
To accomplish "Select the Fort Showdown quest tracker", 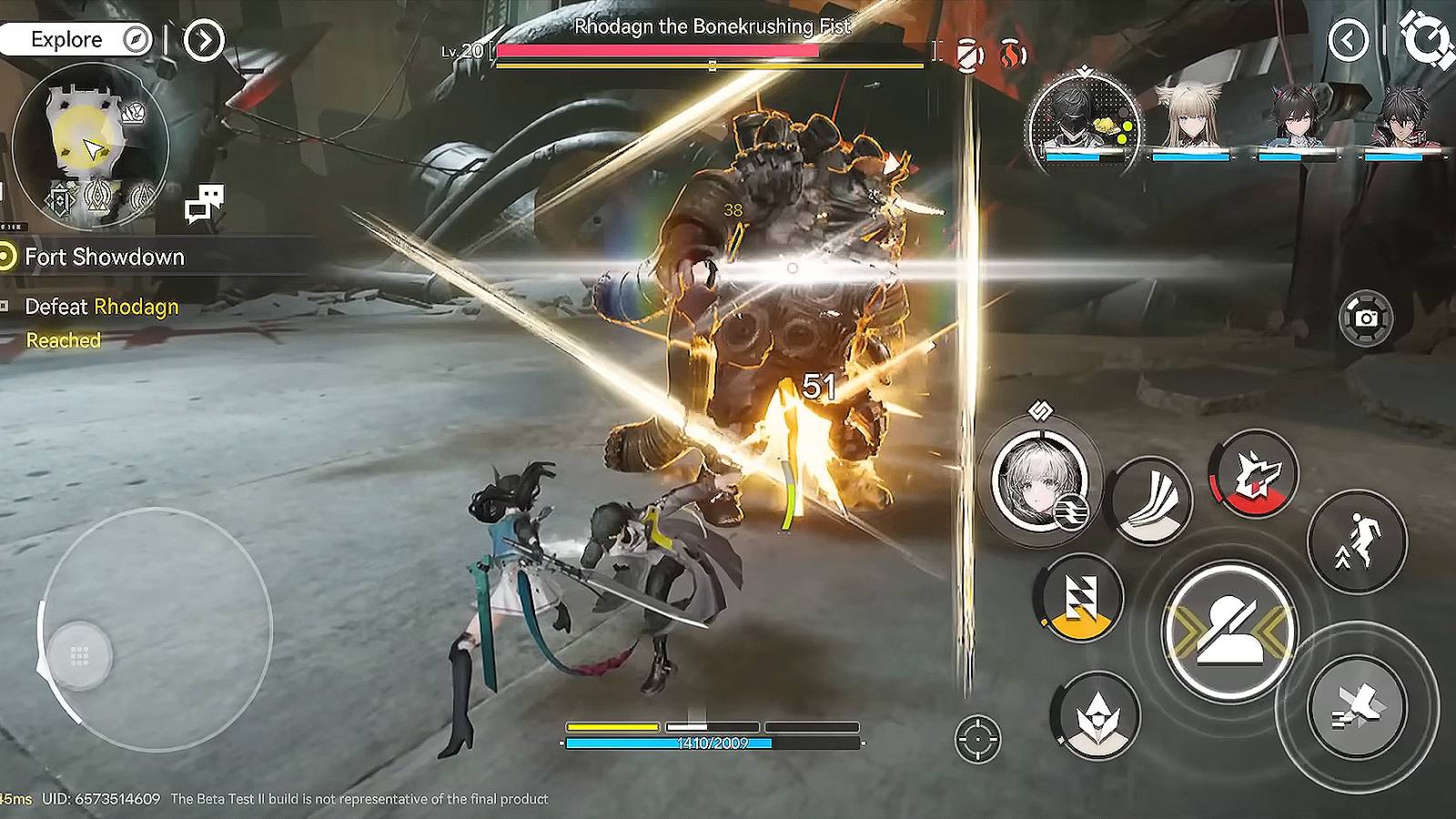I will (104, 258).
